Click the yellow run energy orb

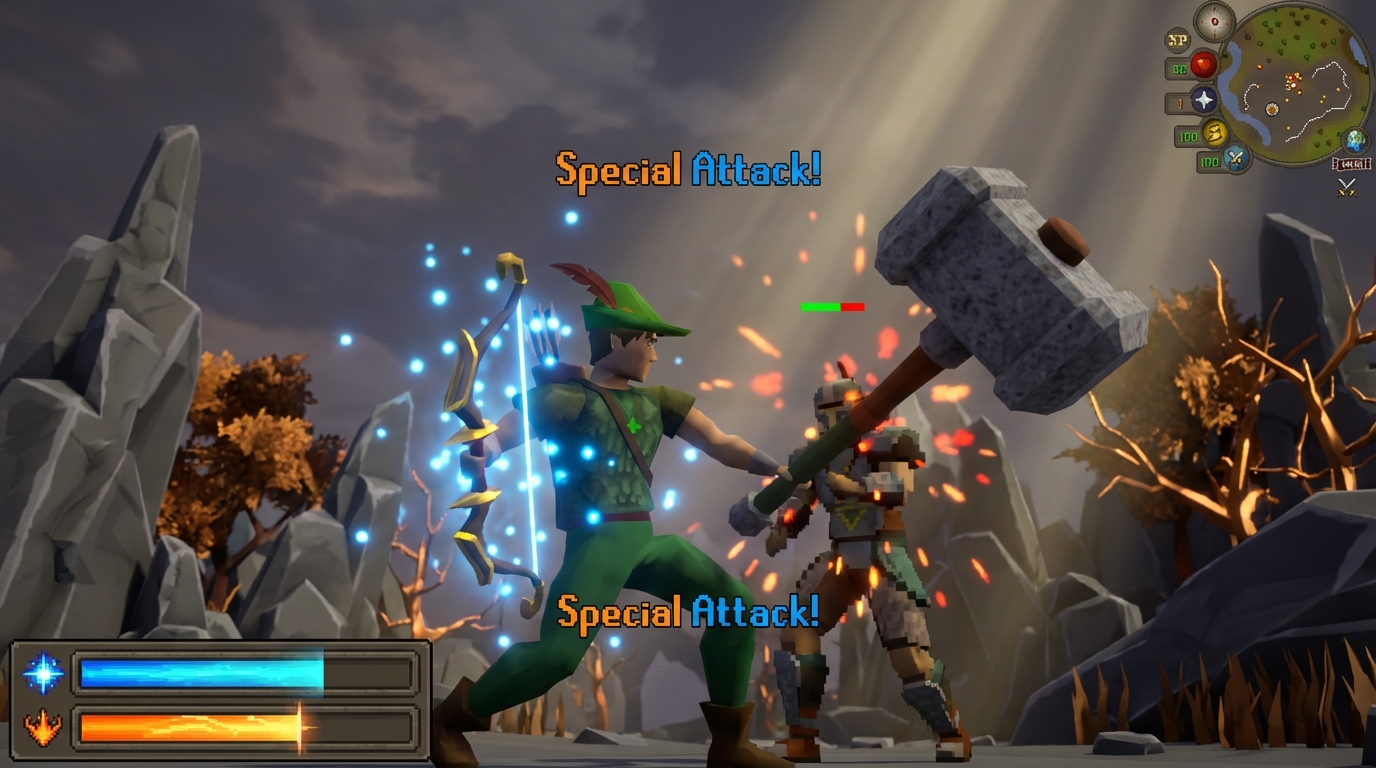coord(1215,134)
